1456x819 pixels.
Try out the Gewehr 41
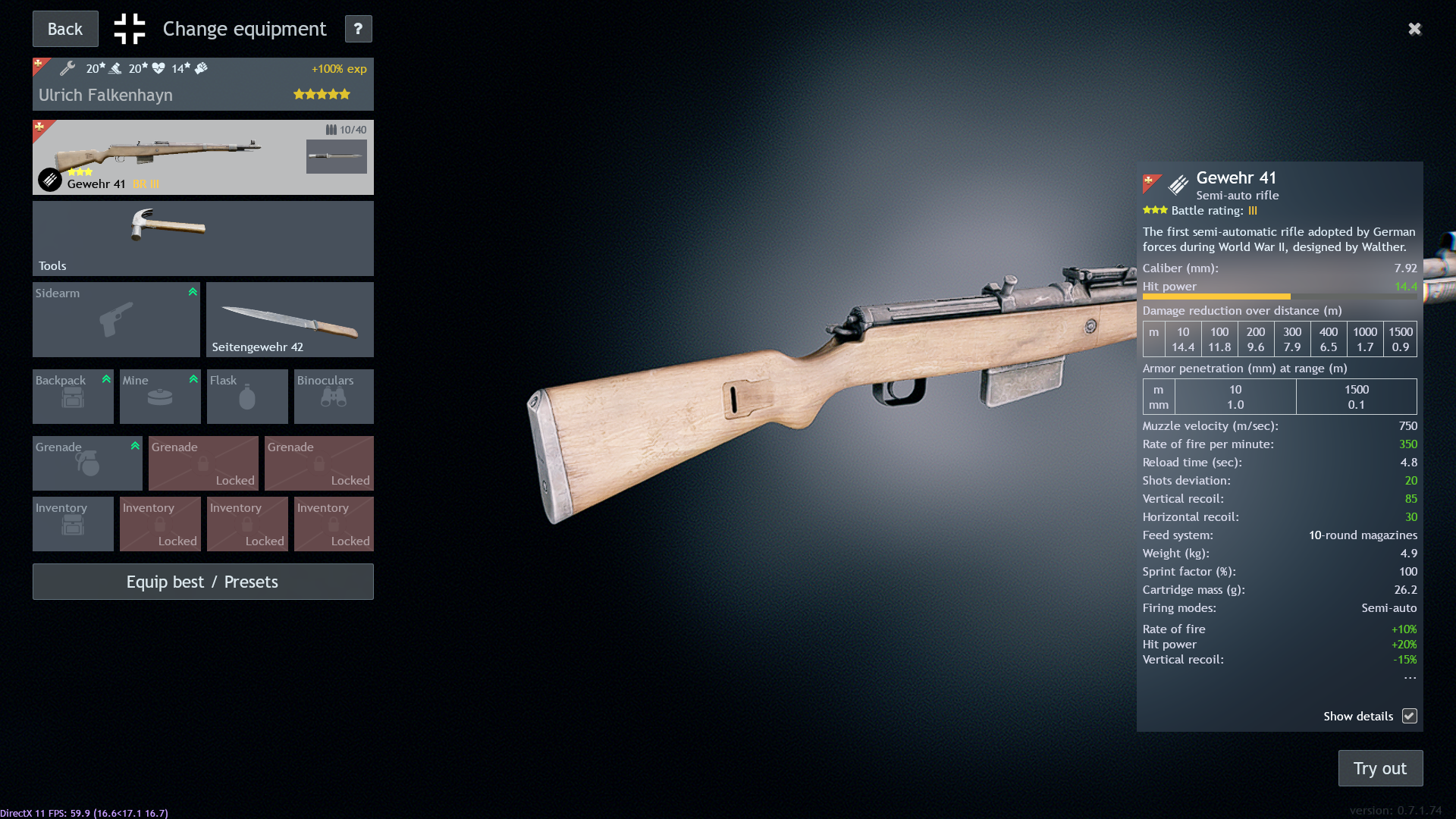(1380, 768)
